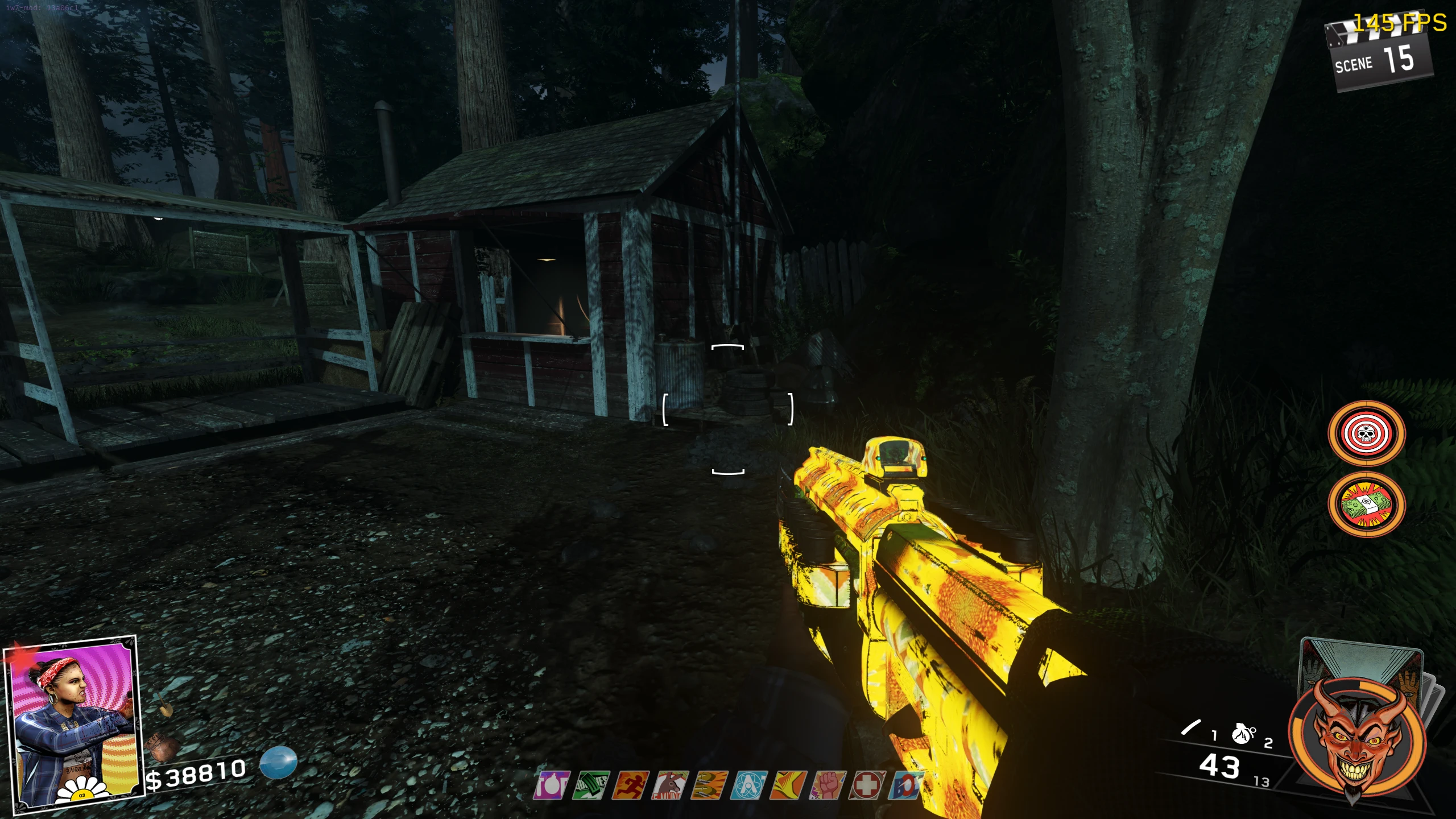The image size is (1456, 819).
Task: Click the orange and yellow slash perk icon
Action: pos(789,785)
